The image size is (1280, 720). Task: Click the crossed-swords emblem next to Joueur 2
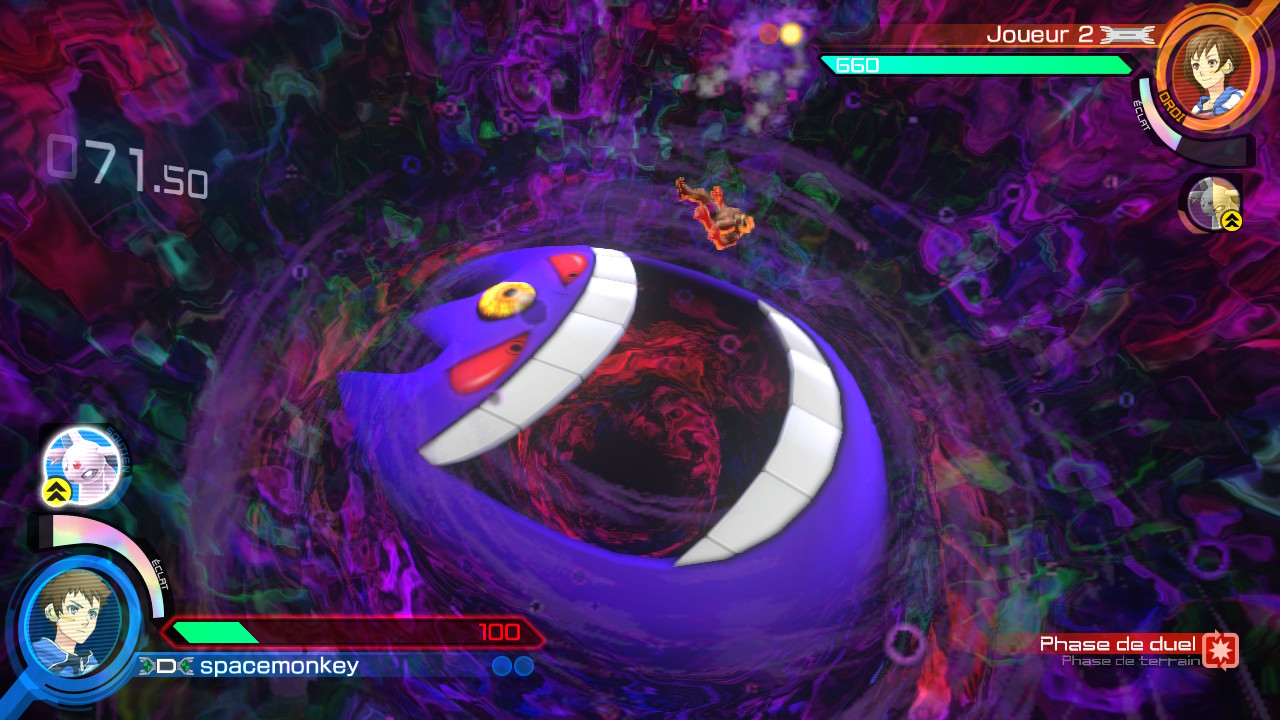pyautogui.click(x=1124, y=33)
